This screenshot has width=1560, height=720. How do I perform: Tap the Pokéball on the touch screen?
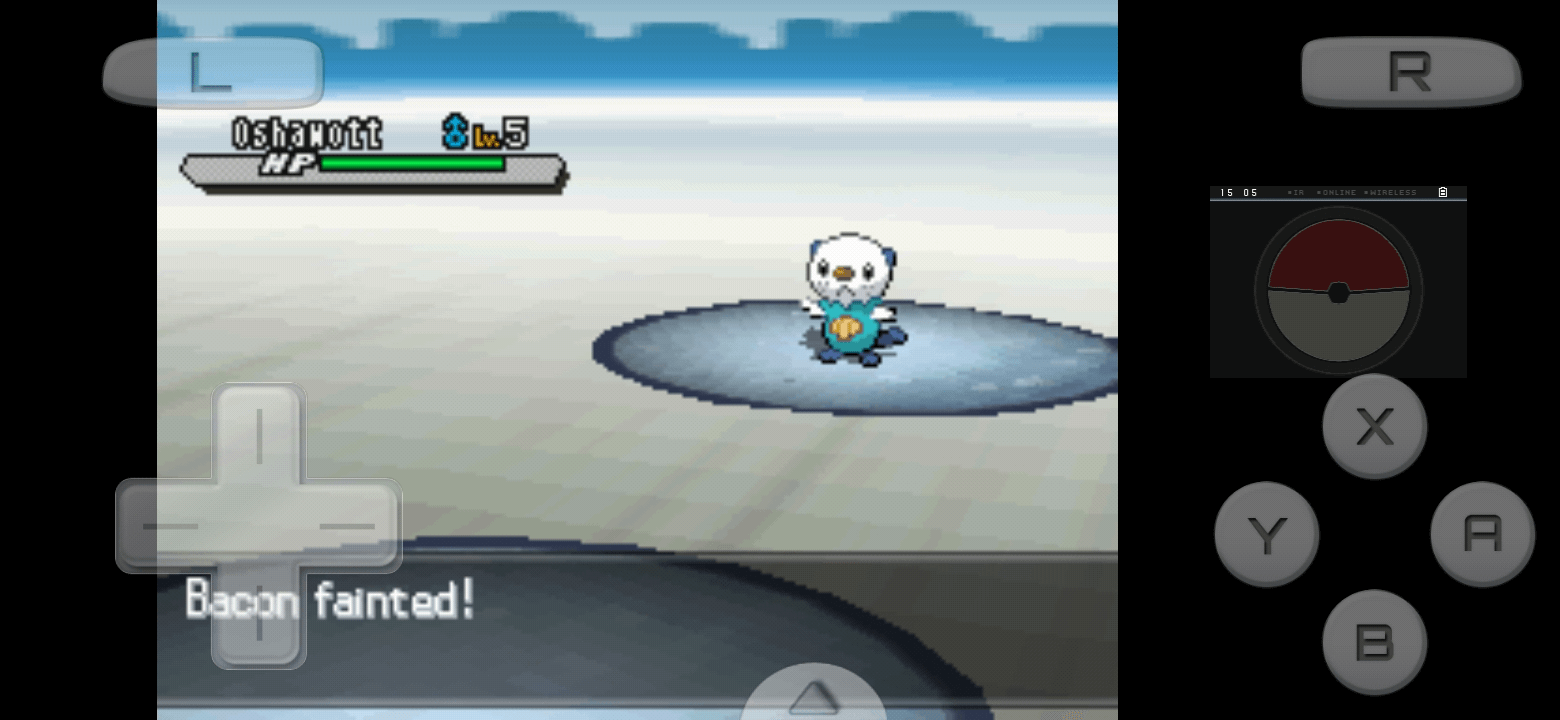1337,292
